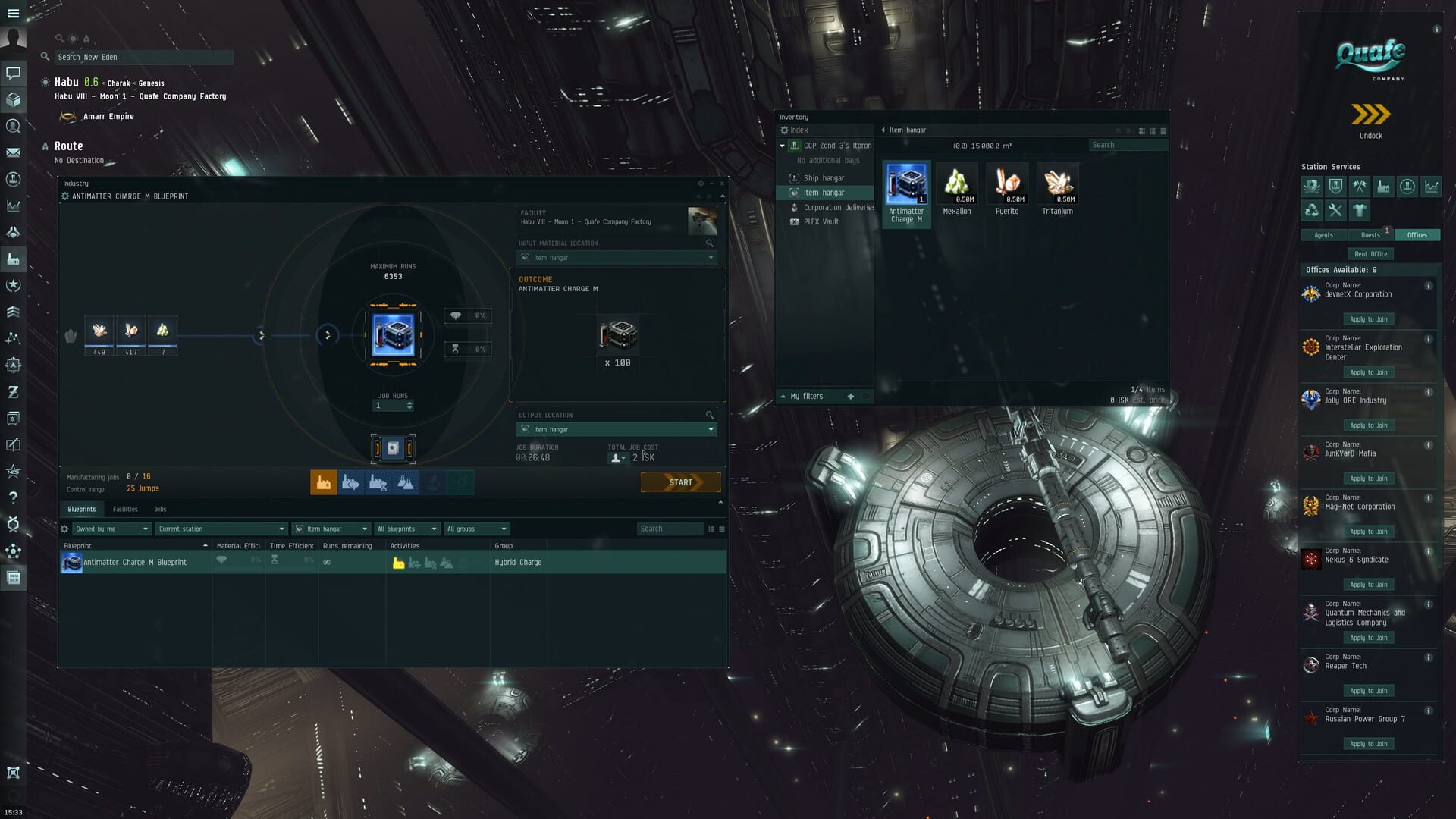1456x819 pixels.
Task: Select the Material Efficiency research activity icon
Action: point(350,482)
